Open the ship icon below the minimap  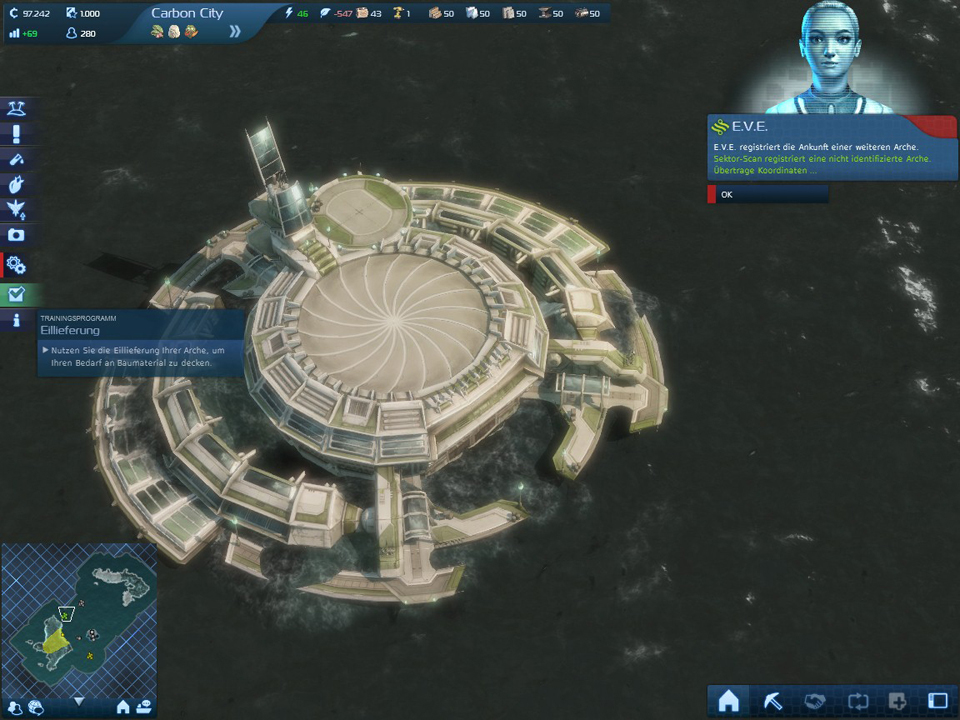pos(144,707)
